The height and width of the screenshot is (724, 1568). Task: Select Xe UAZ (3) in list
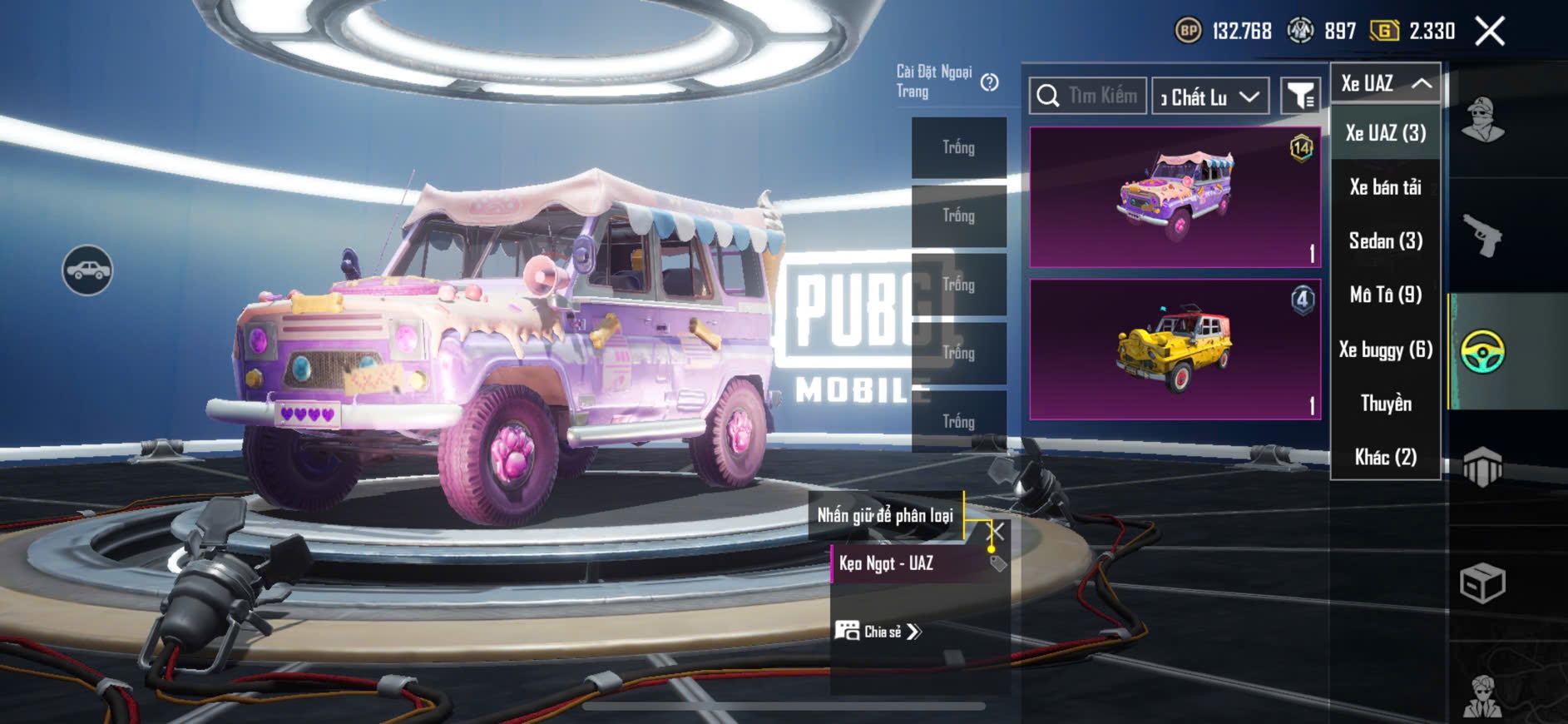point(1385,133)
